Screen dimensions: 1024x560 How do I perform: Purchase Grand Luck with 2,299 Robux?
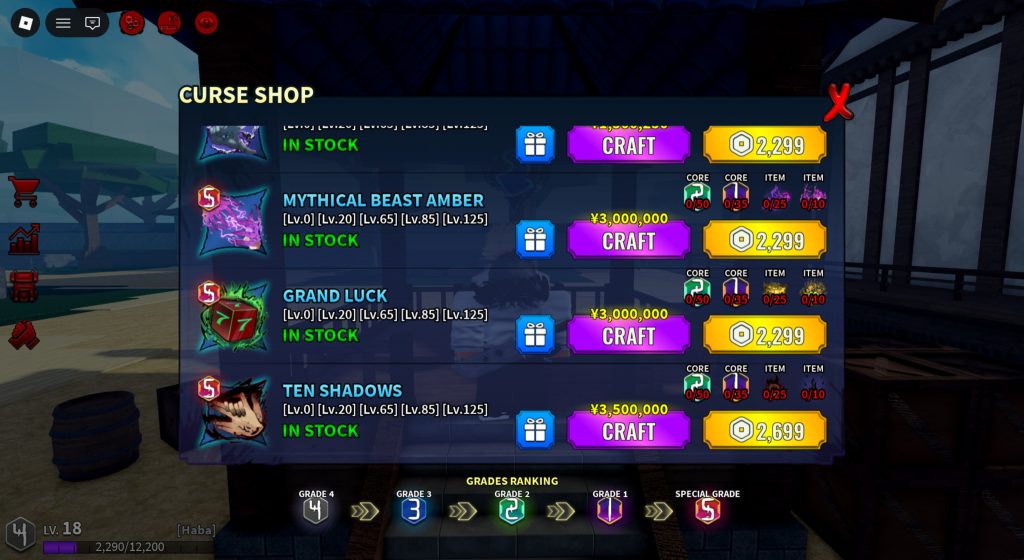tap(765, 336)
